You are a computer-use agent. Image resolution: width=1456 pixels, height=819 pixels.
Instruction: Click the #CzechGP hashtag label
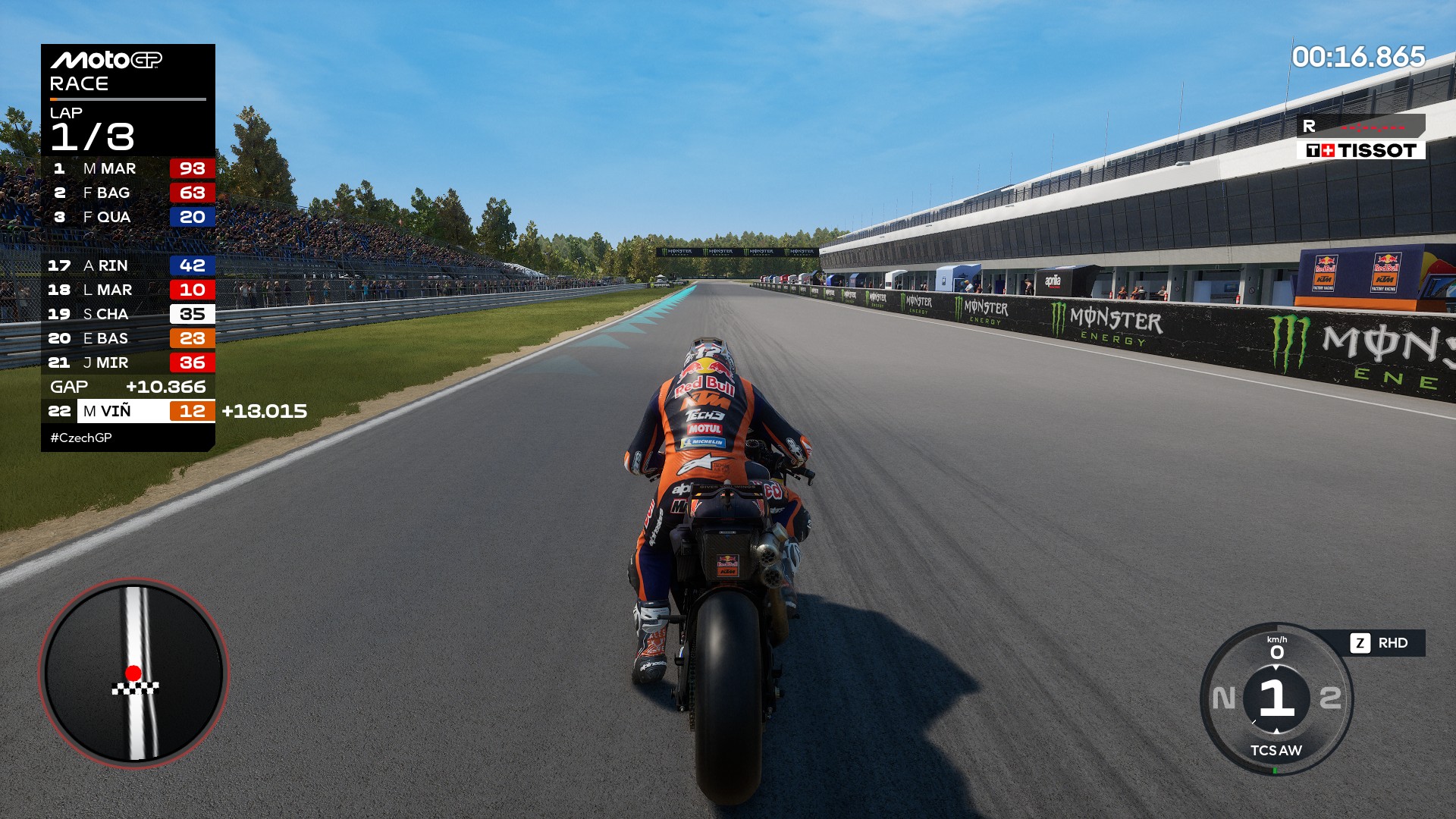[x=81, y=438]
